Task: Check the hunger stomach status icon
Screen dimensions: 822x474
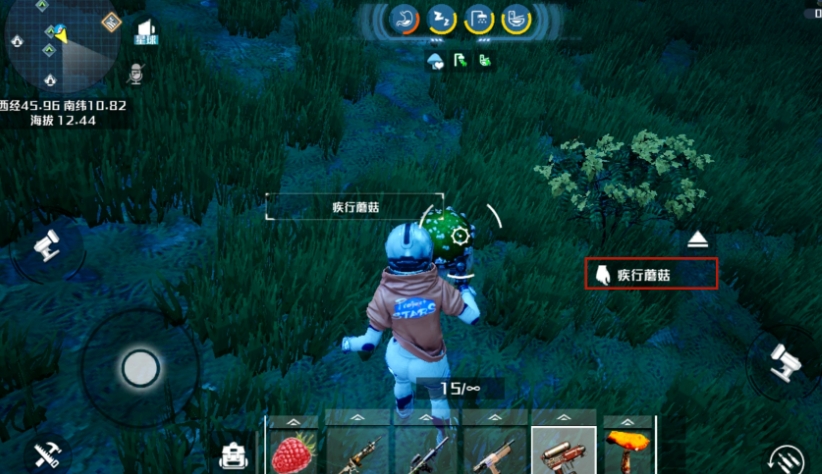Action: pyautogui.click(x=406, y=18)
